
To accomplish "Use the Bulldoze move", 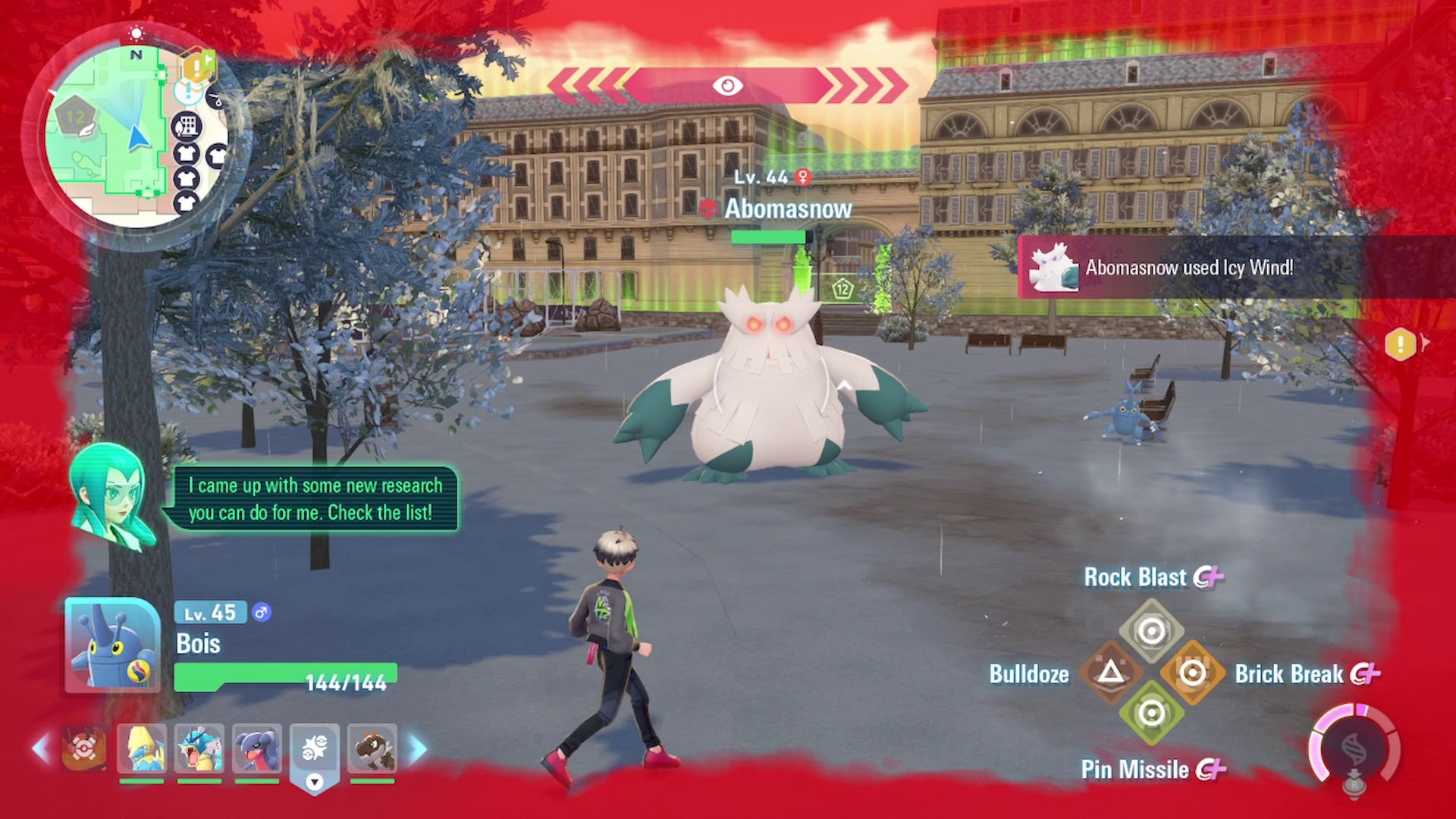I will point(1110,673).
